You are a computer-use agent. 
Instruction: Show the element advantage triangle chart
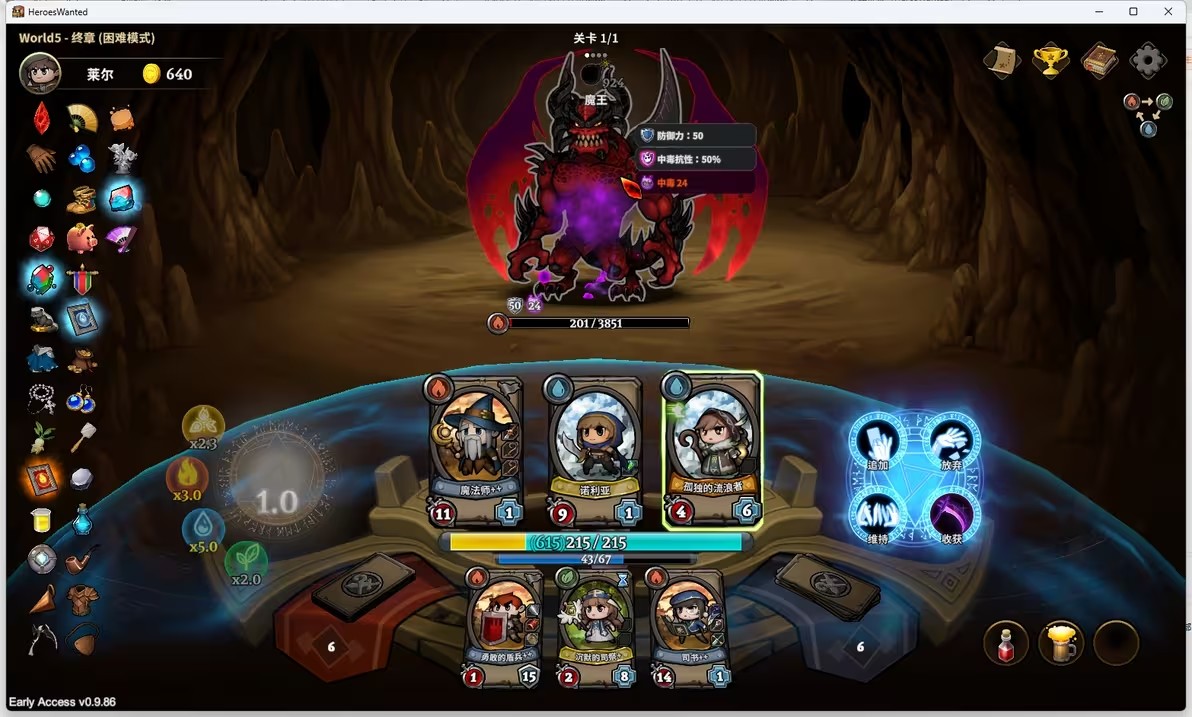tap(1148, 114)
